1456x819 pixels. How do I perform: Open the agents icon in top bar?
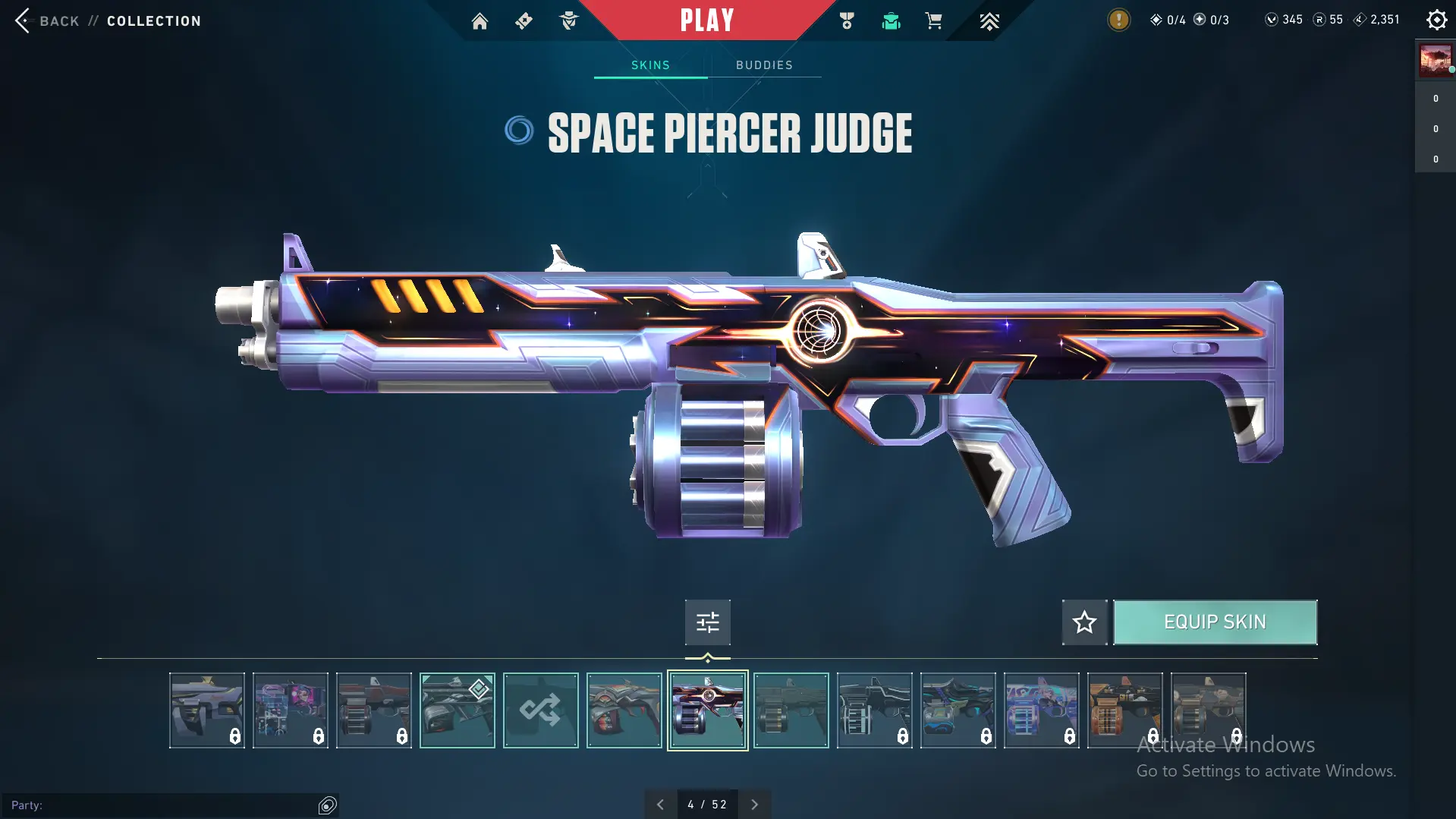click(568, 21)
